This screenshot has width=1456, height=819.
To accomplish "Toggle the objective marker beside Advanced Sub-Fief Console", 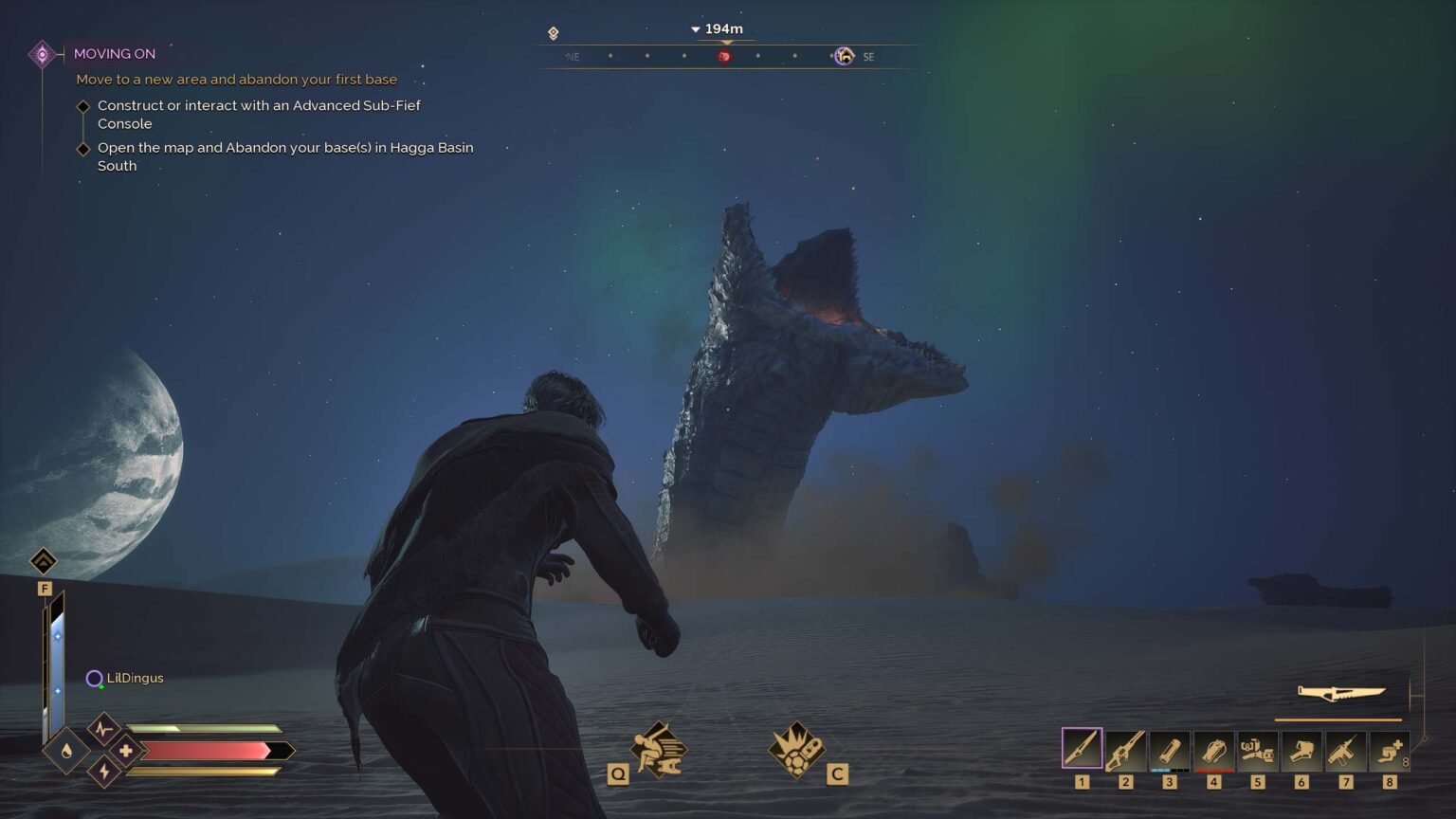I will 83,105.
